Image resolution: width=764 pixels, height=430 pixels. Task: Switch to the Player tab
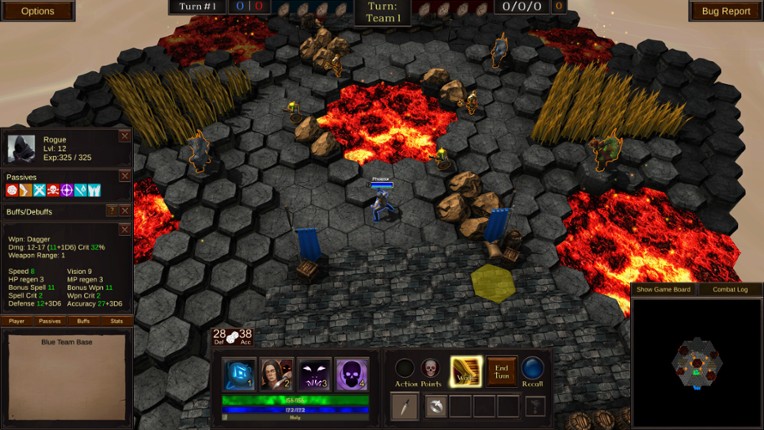coord(17,321)
